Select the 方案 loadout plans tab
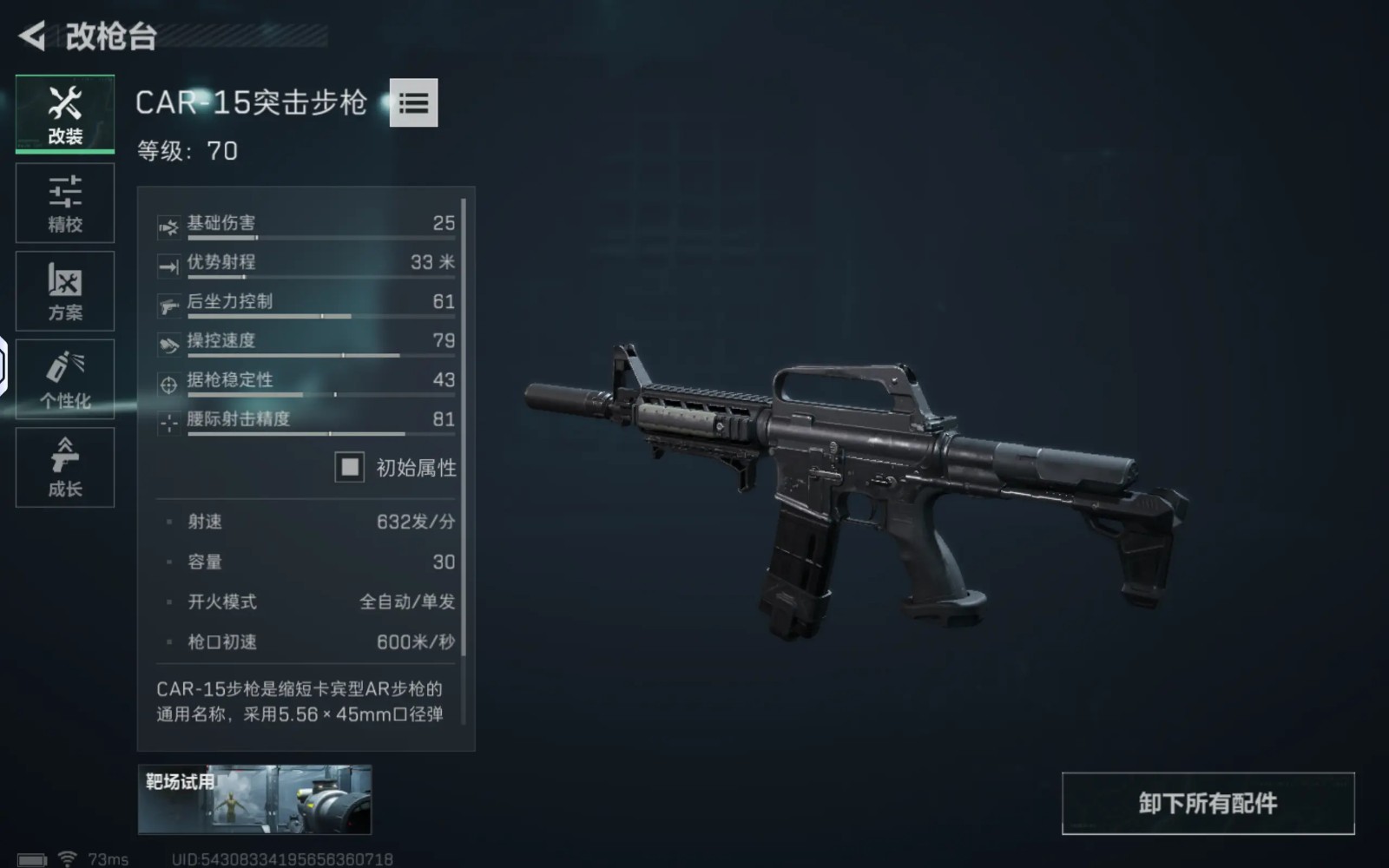This screenshot has width=1389, height=868. click(x=65, y=291)
